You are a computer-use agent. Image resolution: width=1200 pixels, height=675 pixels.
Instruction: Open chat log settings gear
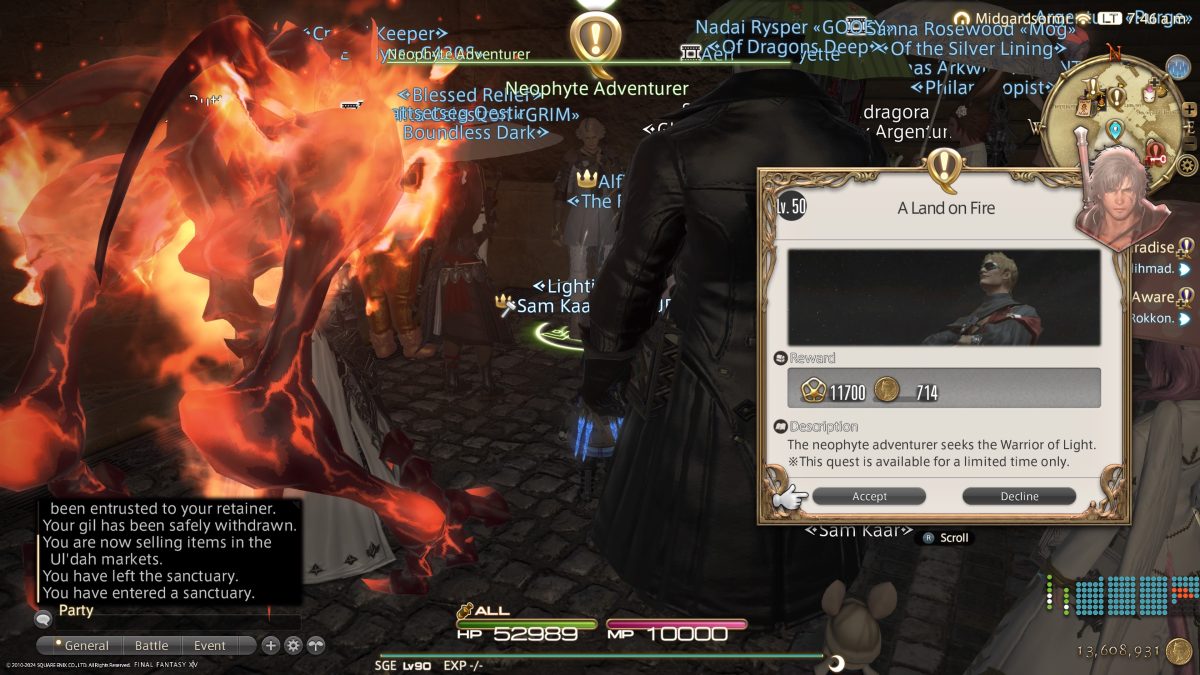(x=293, y=646)
